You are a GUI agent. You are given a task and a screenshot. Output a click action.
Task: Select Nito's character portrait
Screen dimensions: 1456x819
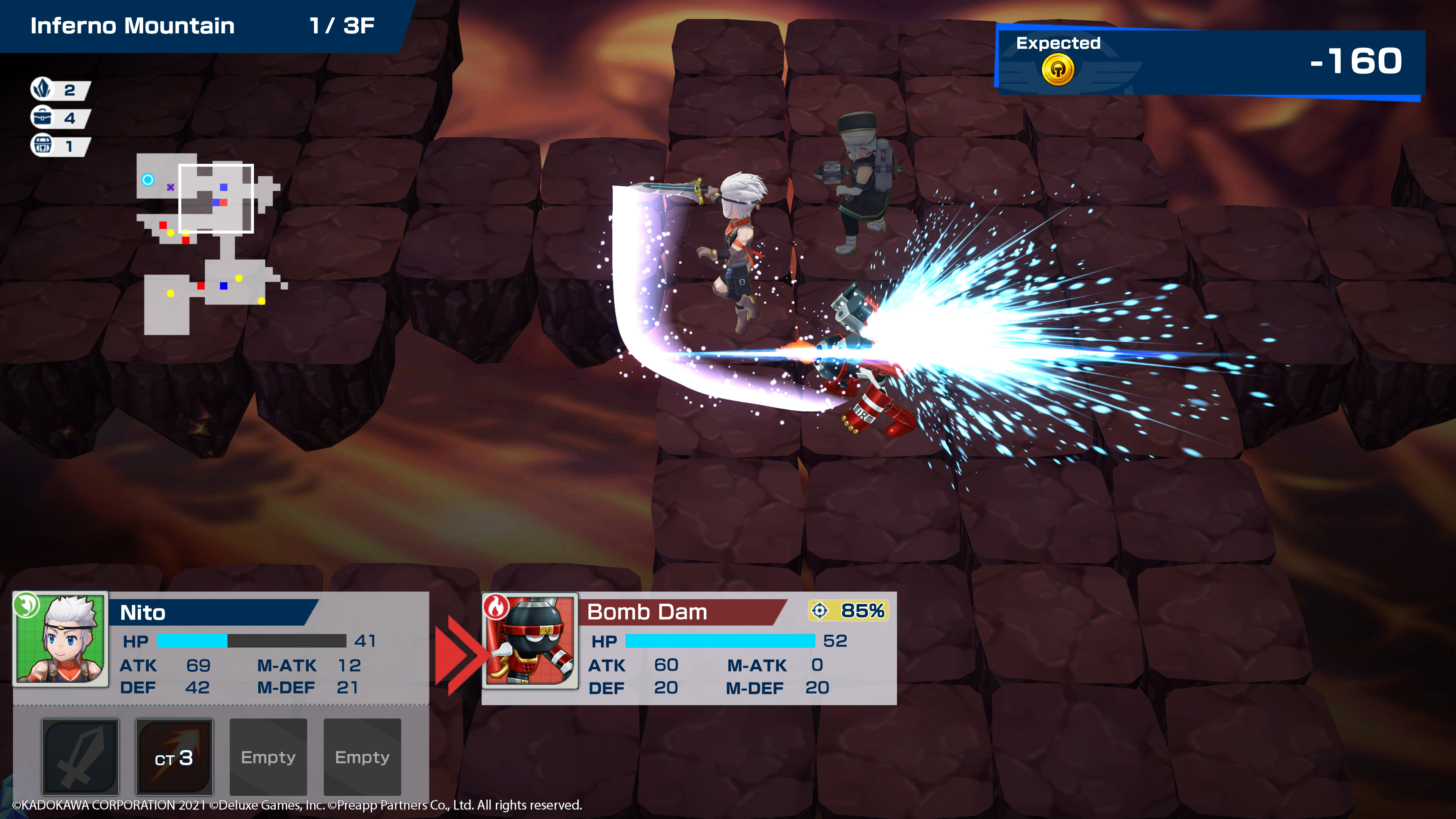61,639
